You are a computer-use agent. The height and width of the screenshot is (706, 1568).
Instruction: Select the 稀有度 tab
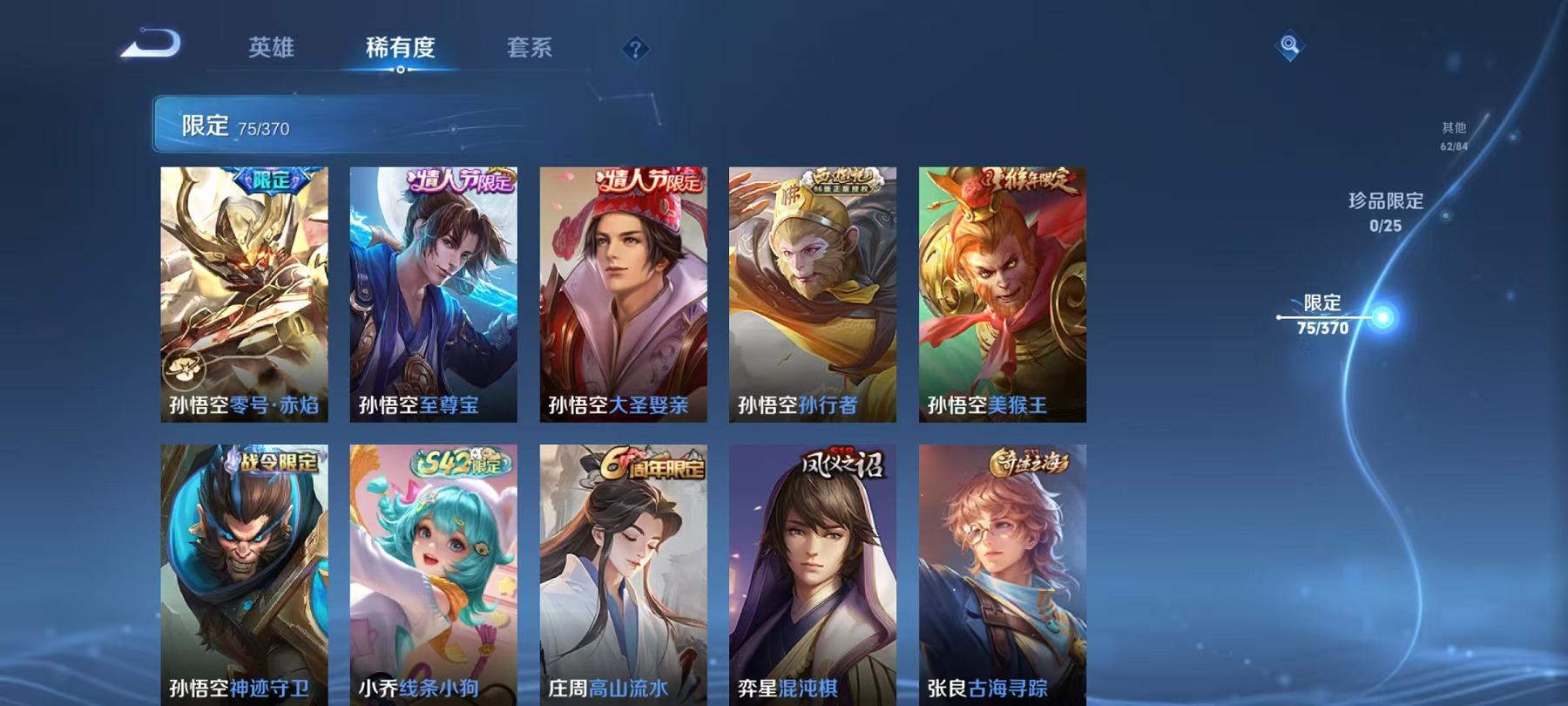(399, 50)
